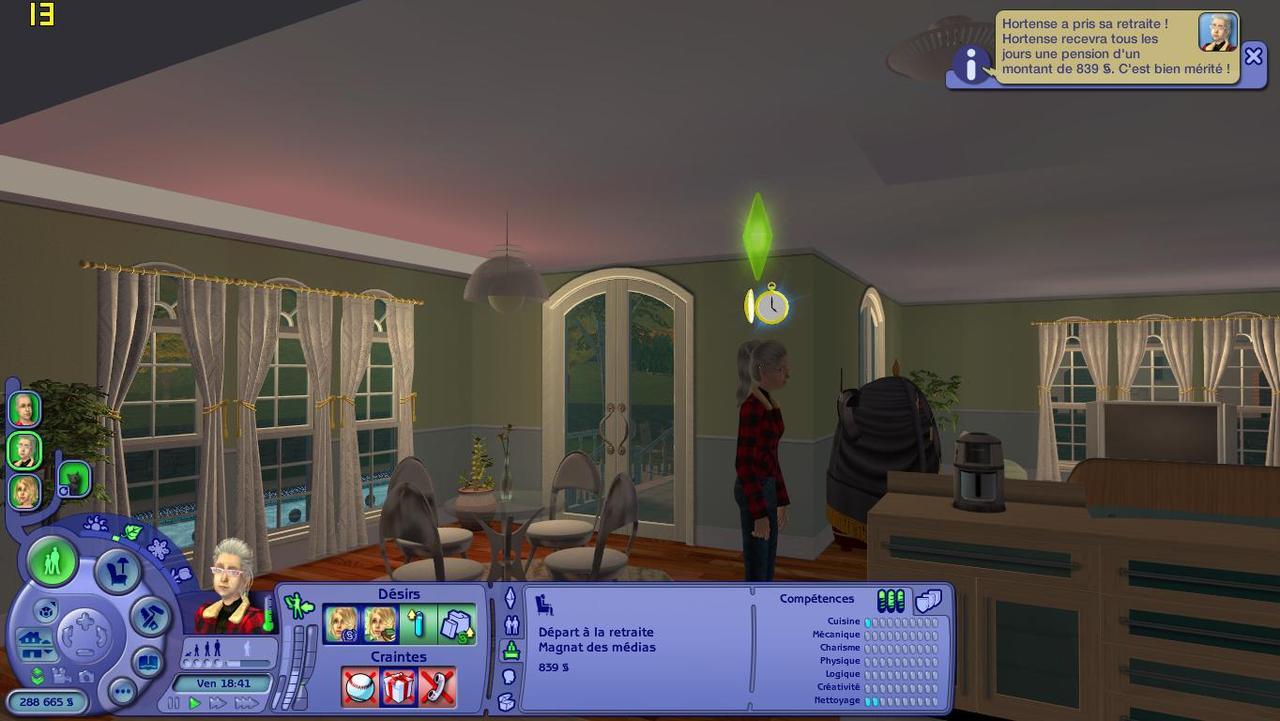Click the blue gauge desire icon in Désirs
The image size is (1280, 721).
418,625
